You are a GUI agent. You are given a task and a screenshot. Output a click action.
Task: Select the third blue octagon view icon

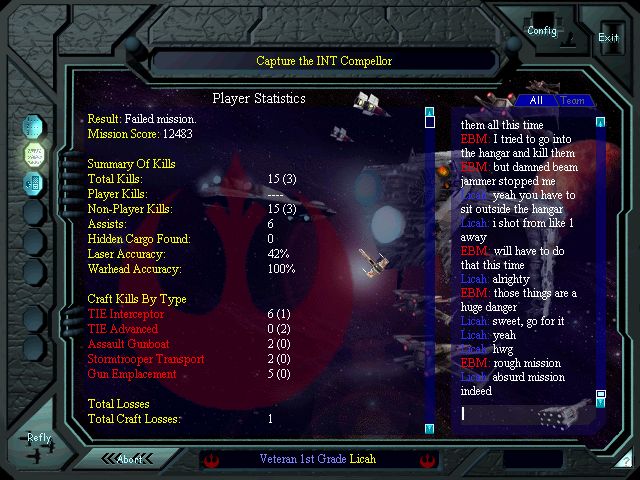pyautogui.click(x=34, y=183)
